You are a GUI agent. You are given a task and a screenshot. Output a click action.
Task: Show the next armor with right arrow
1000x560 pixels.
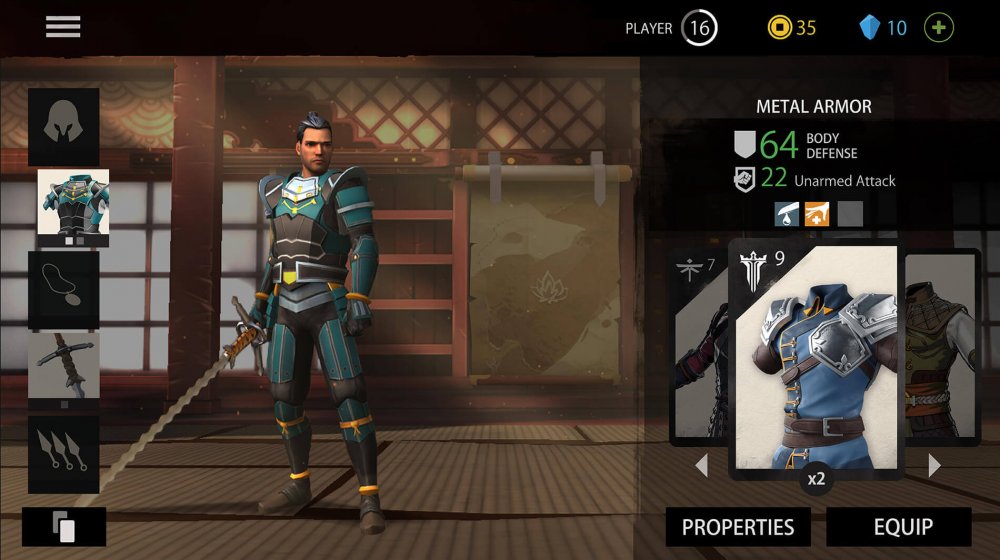point(934,465)
